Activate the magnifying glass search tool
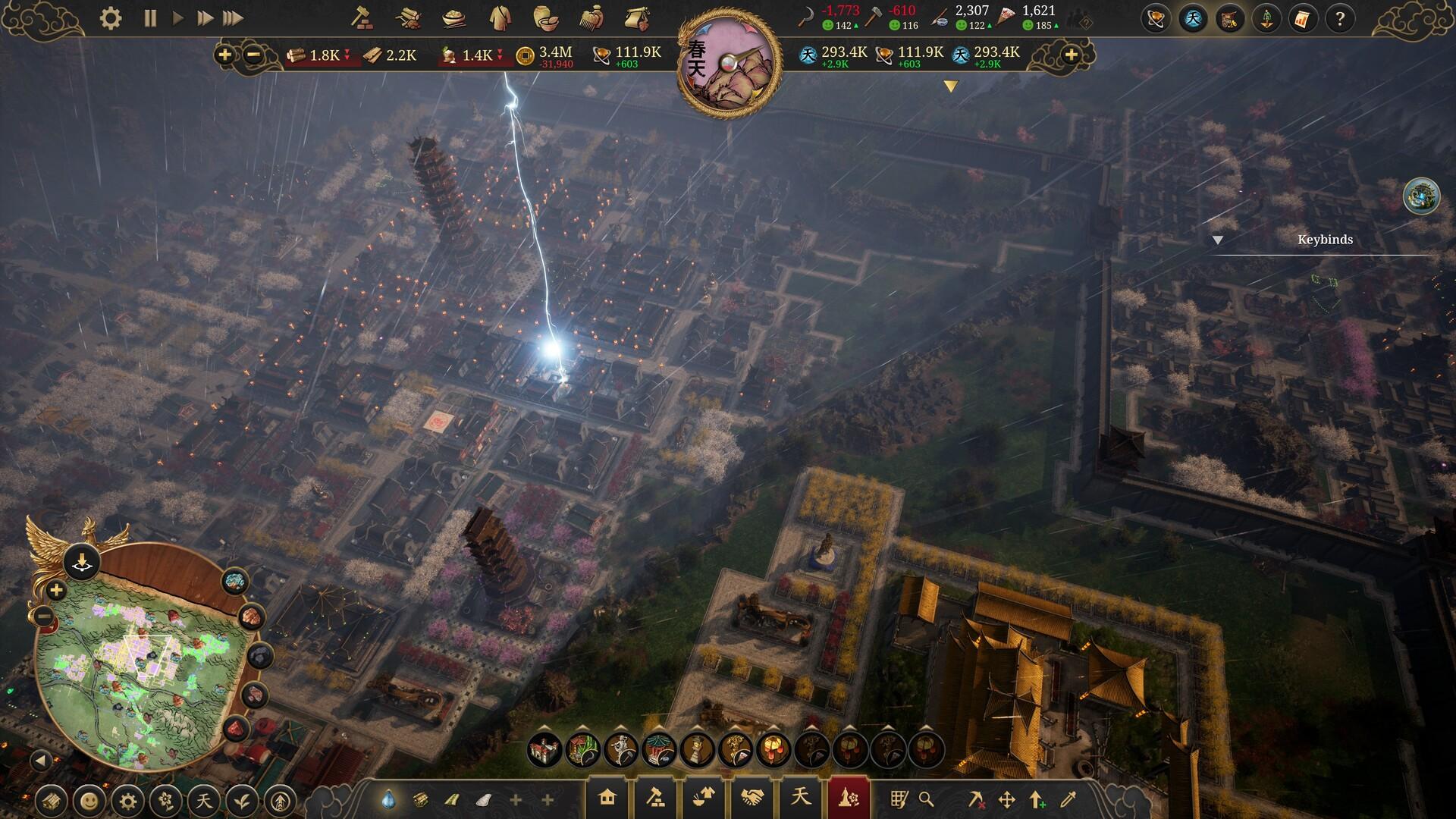Image resolution: width=1456 pixels, height=819 pixels. (x=926, y=799)
